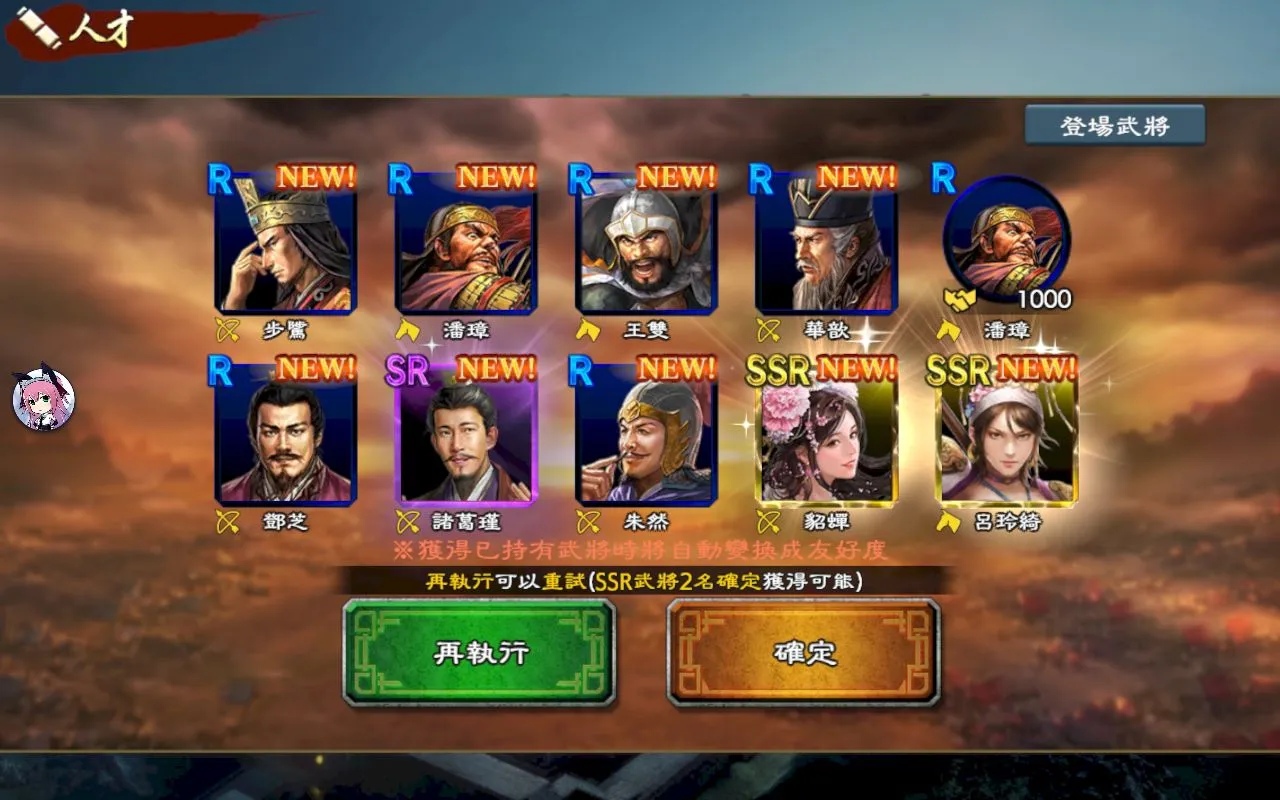Open the 登場武將 list

click(x=1114, y=126)
